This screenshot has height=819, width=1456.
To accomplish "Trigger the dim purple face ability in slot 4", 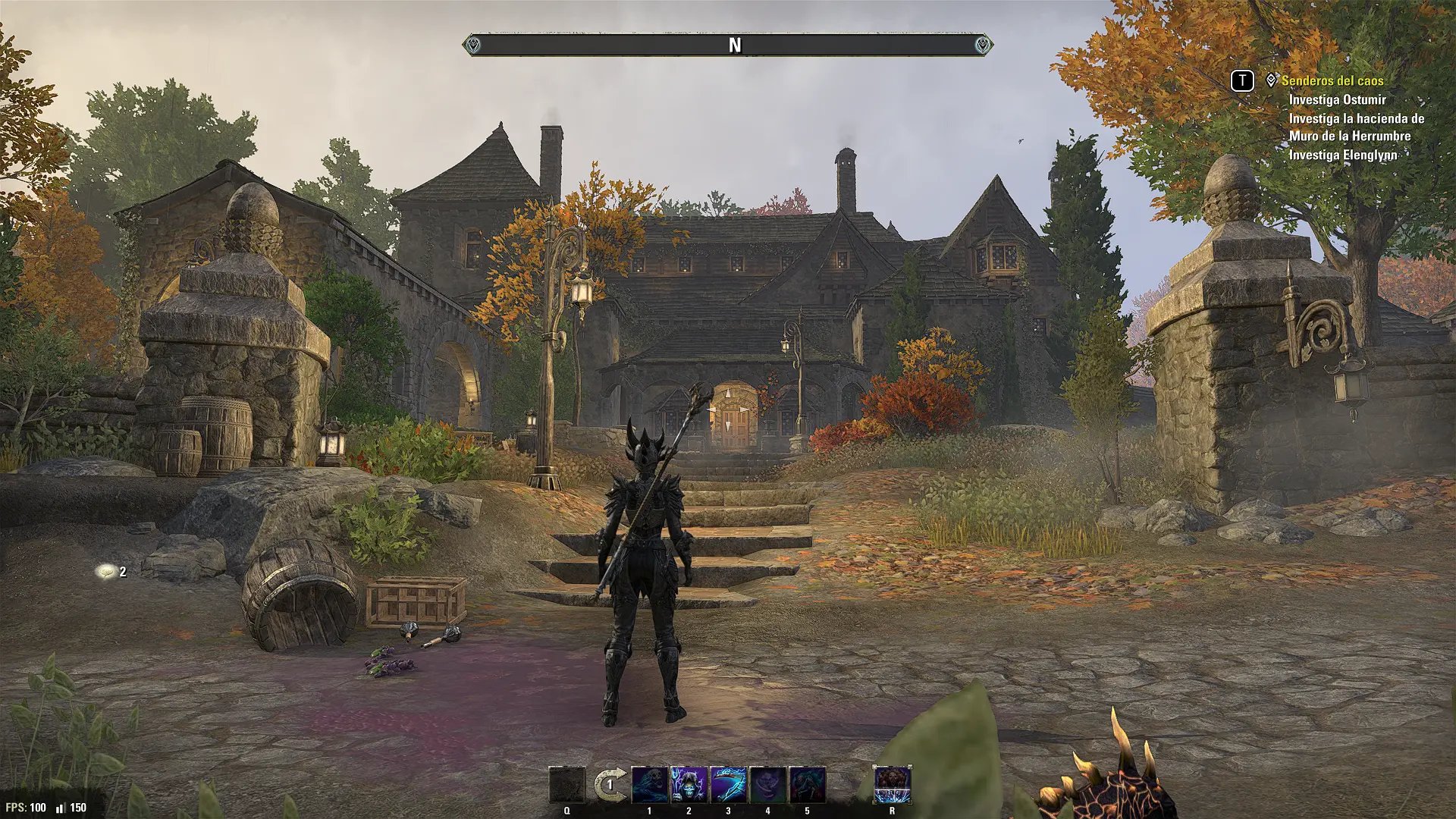I will click(767, 784).
